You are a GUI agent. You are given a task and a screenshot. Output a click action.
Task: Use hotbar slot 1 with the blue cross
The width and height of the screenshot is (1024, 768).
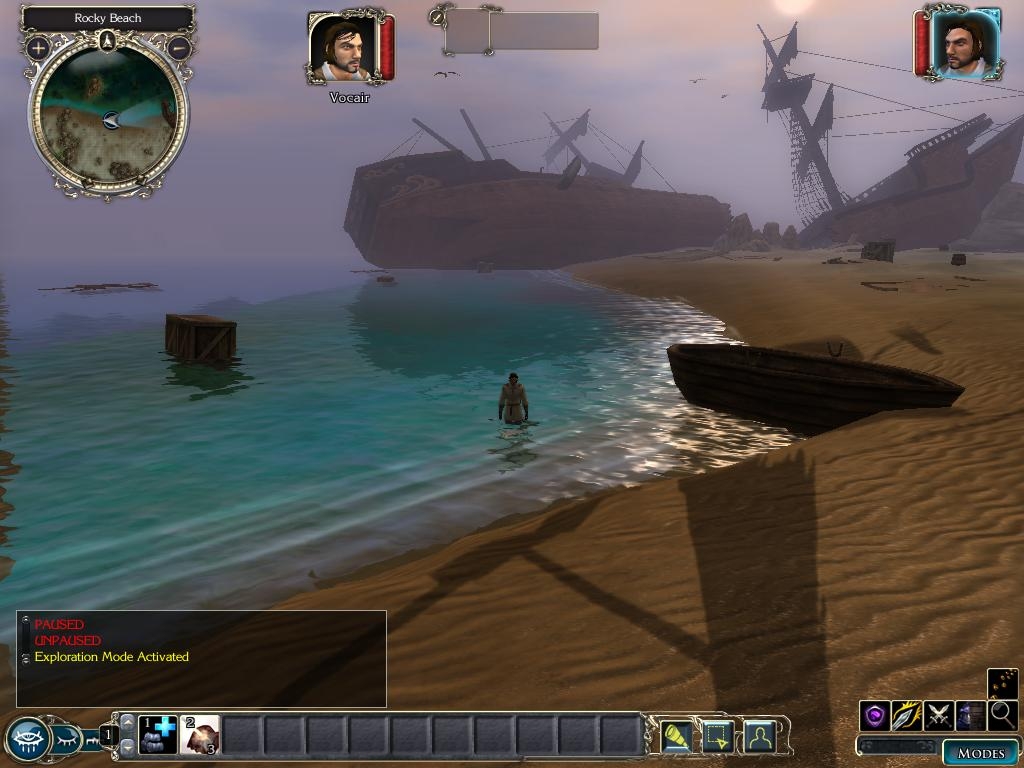(158, 735)
